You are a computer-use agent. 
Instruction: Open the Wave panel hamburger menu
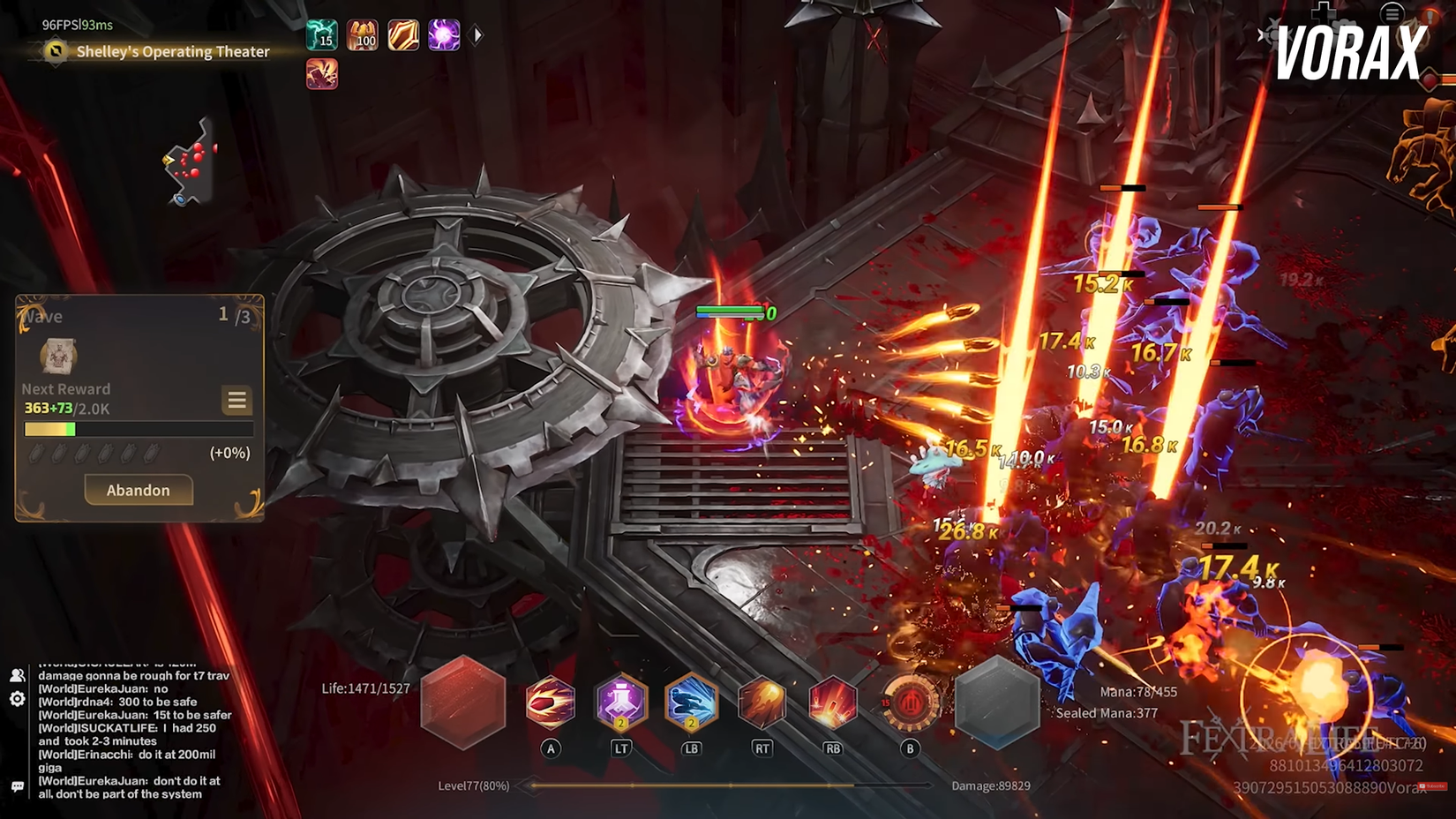pyautogui.click(x=236, y=401)
